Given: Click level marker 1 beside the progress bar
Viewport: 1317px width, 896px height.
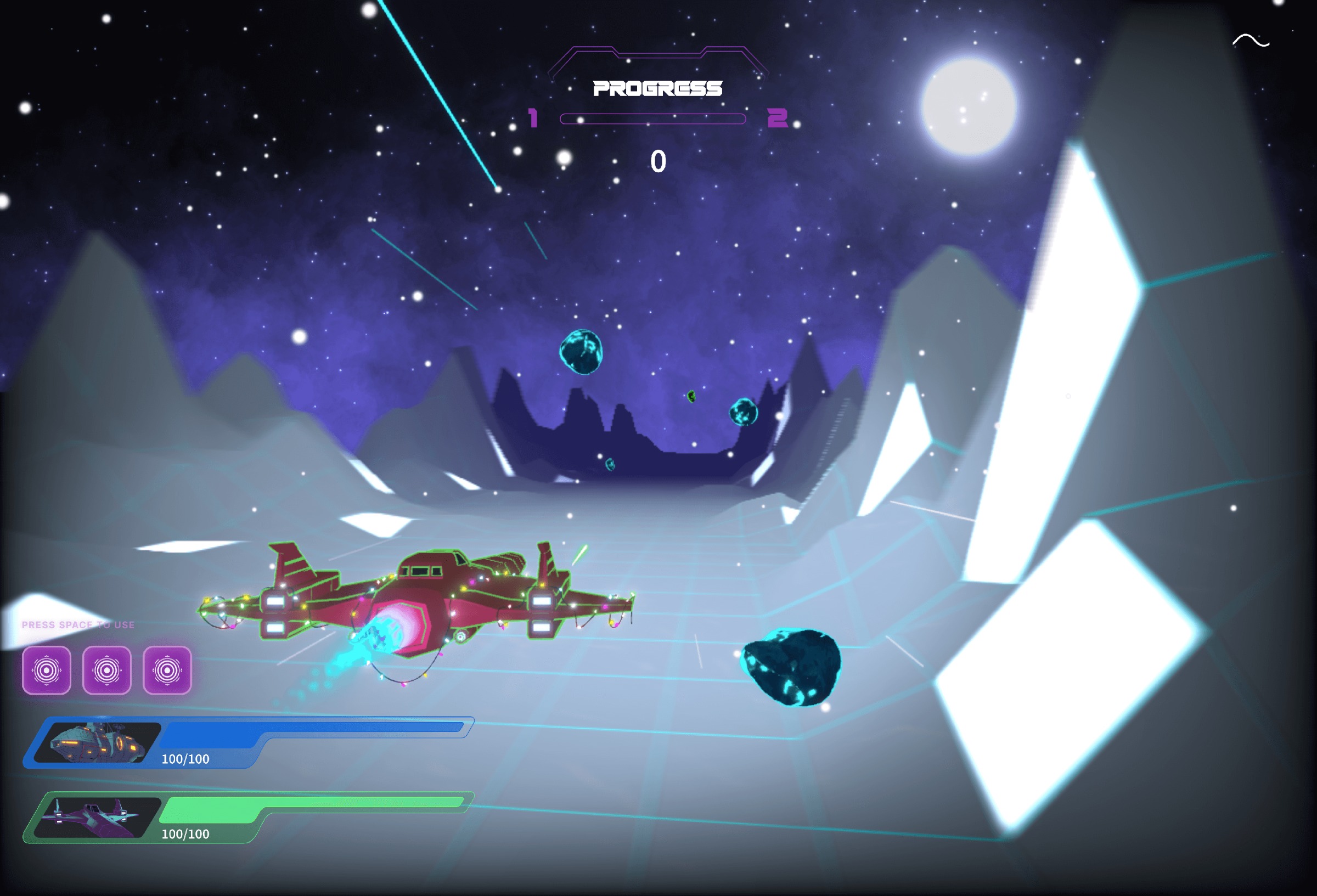Looking at the screenshot, I should coord(533,118).
